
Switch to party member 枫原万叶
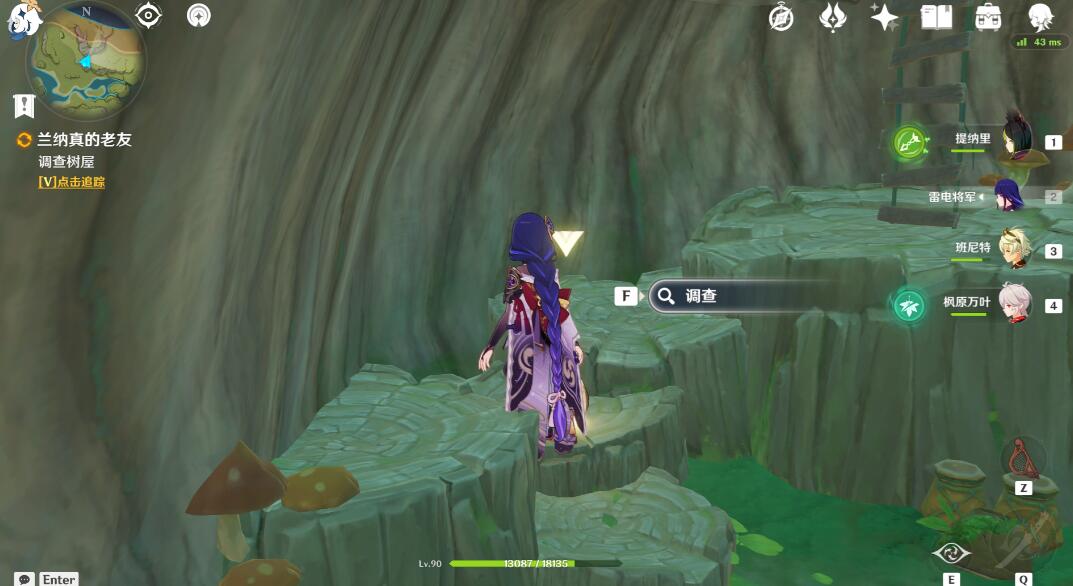point(1013,304)
